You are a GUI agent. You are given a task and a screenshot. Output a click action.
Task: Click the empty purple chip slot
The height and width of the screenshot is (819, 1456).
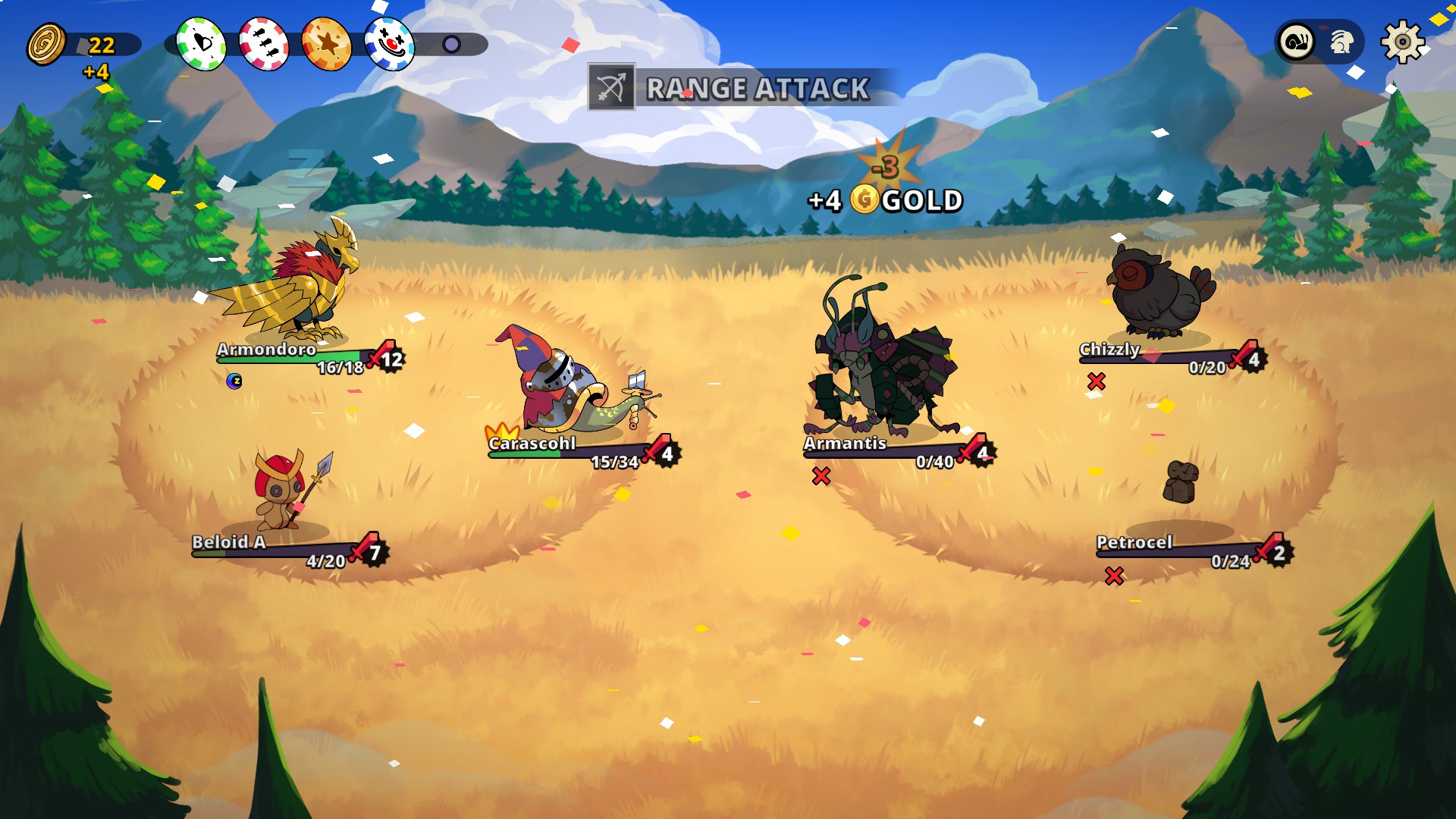click(451, 44)
